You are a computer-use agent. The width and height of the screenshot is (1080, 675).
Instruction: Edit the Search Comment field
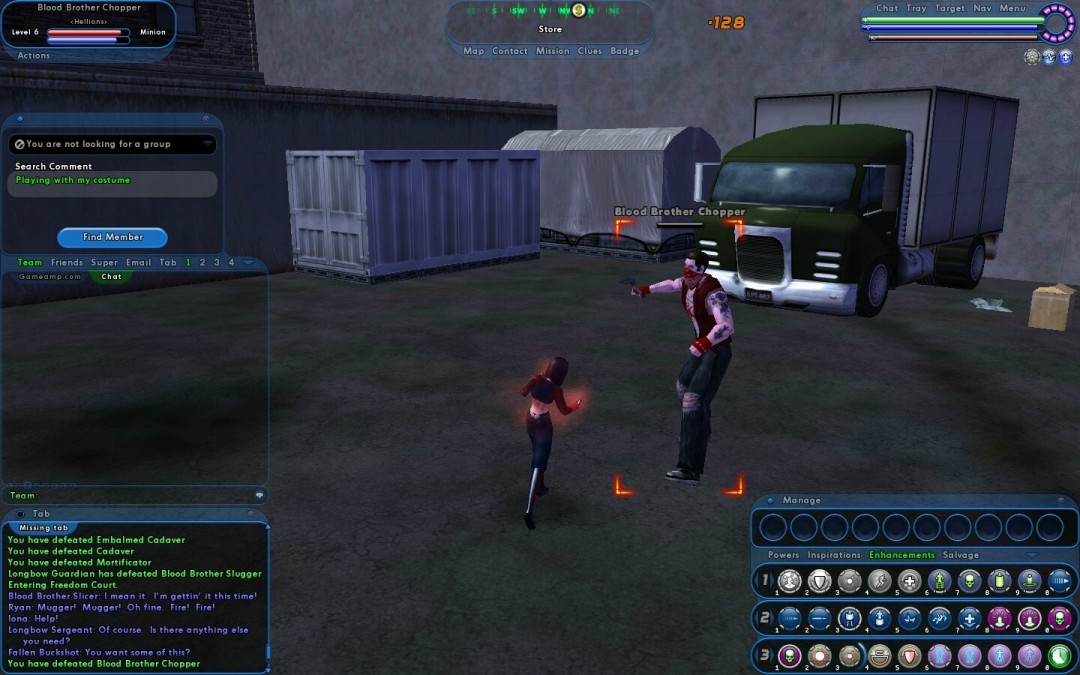point(112,184)
